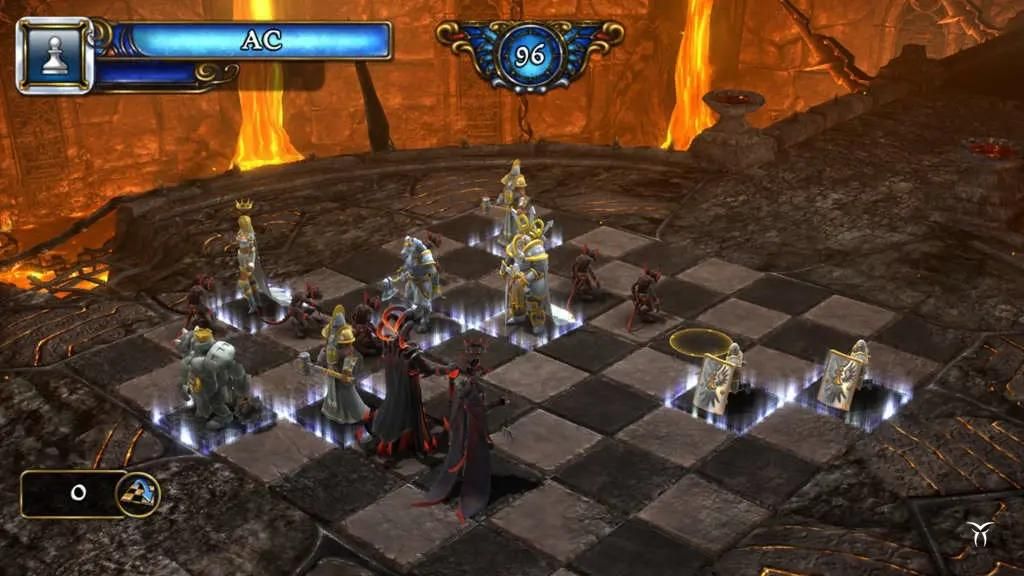Screen dimensions: 1024x576
Task: Click the white pawn icon in the player panel
Action: pos(55,56)
